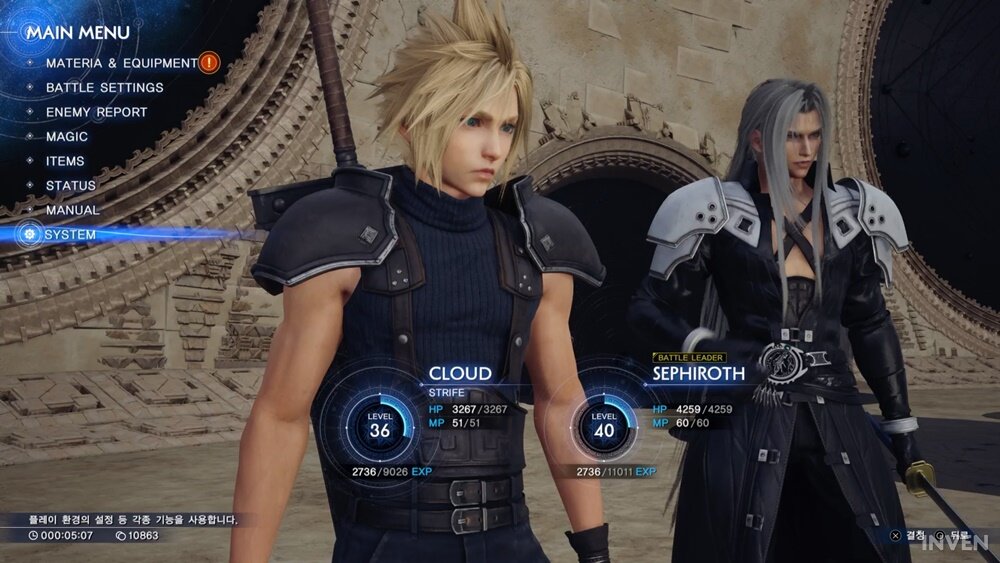Open the Manual entry

pyautogui.click(x=72, y=210)
